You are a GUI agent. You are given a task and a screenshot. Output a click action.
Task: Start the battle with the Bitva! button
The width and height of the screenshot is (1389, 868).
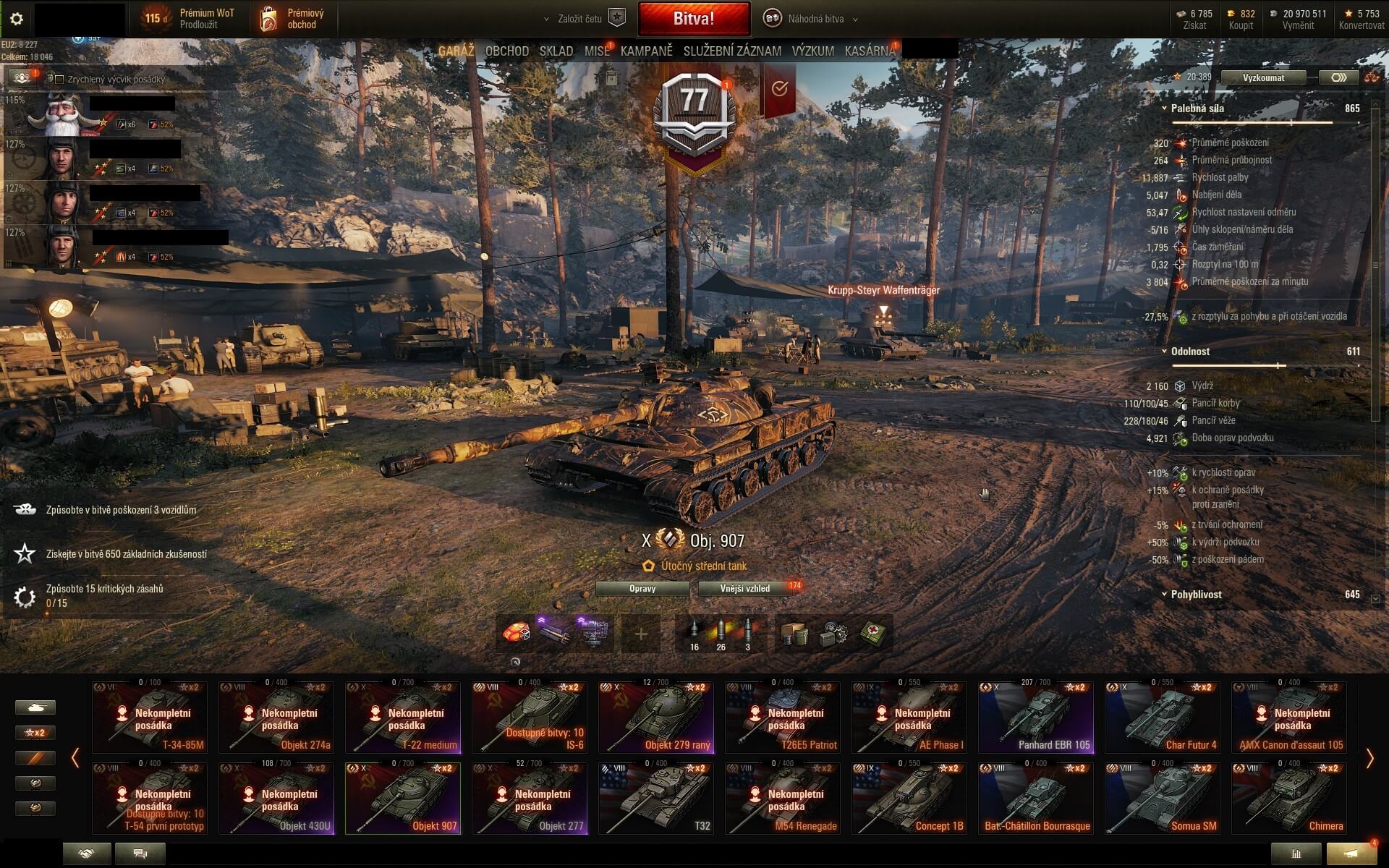[x=693, y=19]
